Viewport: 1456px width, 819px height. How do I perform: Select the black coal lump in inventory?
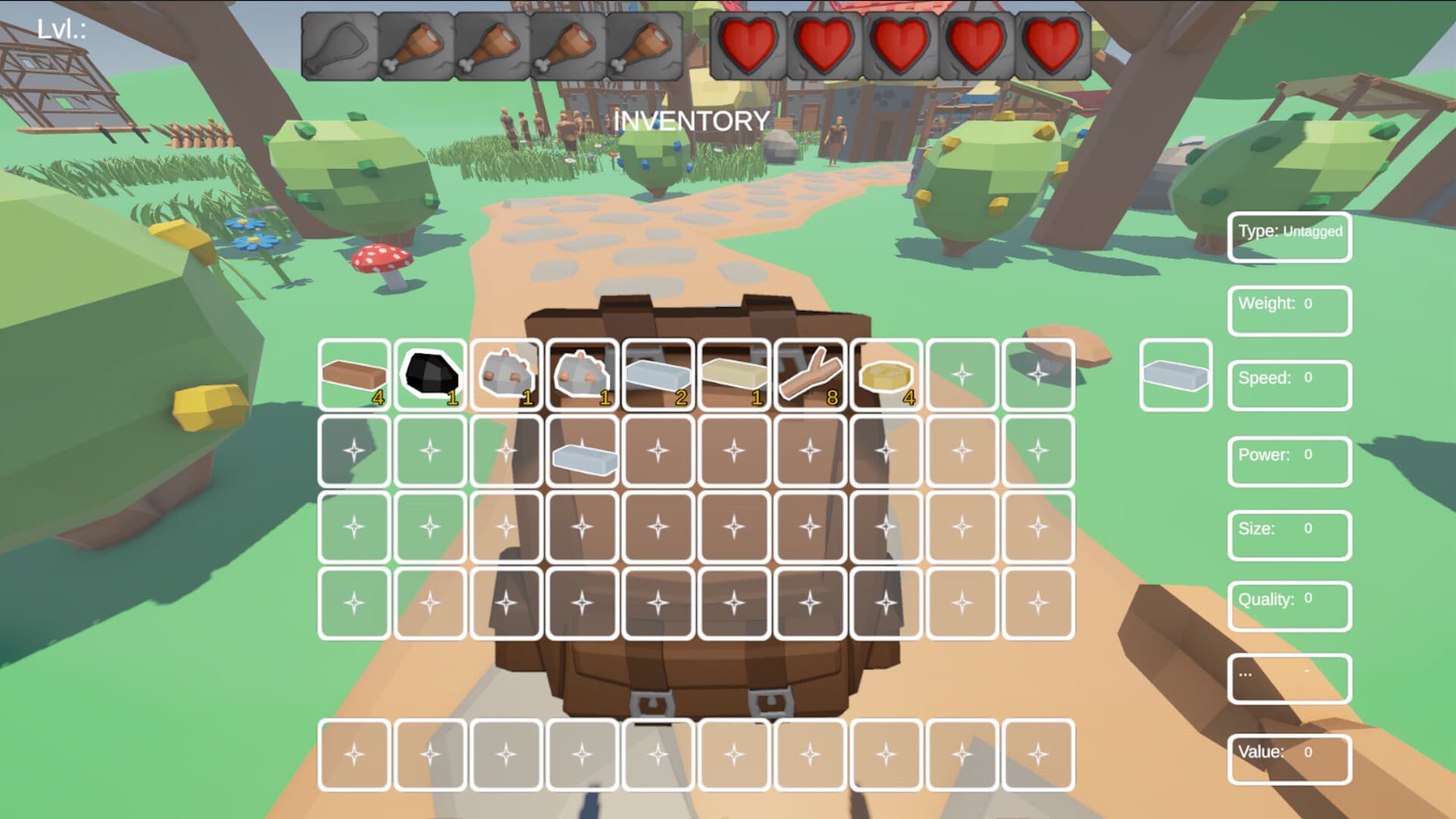click(x=430, y=373)
